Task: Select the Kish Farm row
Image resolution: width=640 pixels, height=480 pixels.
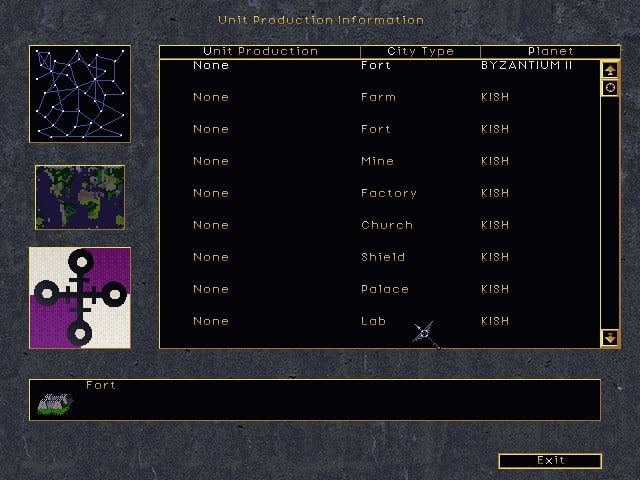Action: tap(378, 98)
